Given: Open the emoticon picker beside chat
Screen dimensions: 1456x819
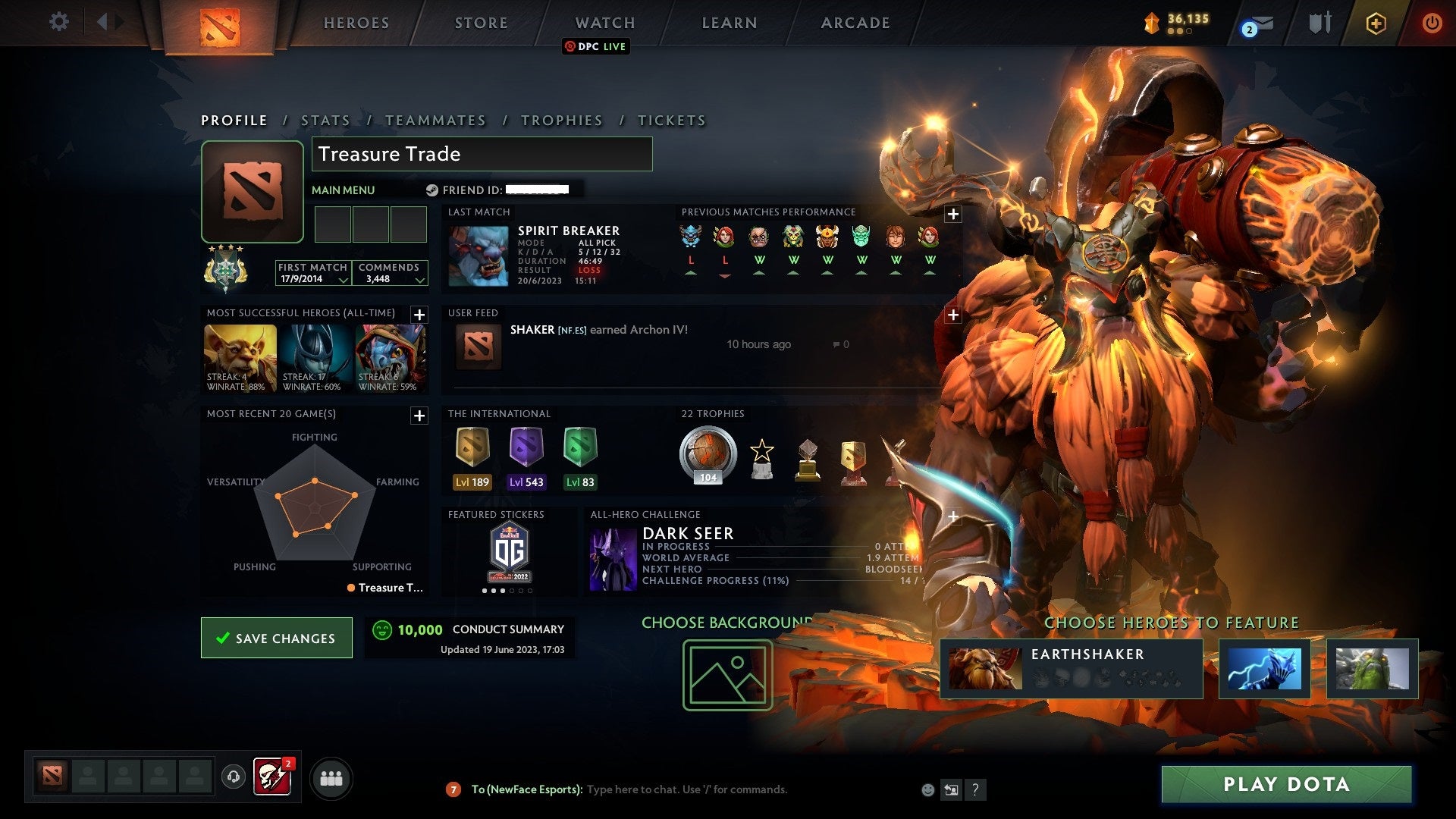Looking at the screenshot, I should tap(927, 789).
